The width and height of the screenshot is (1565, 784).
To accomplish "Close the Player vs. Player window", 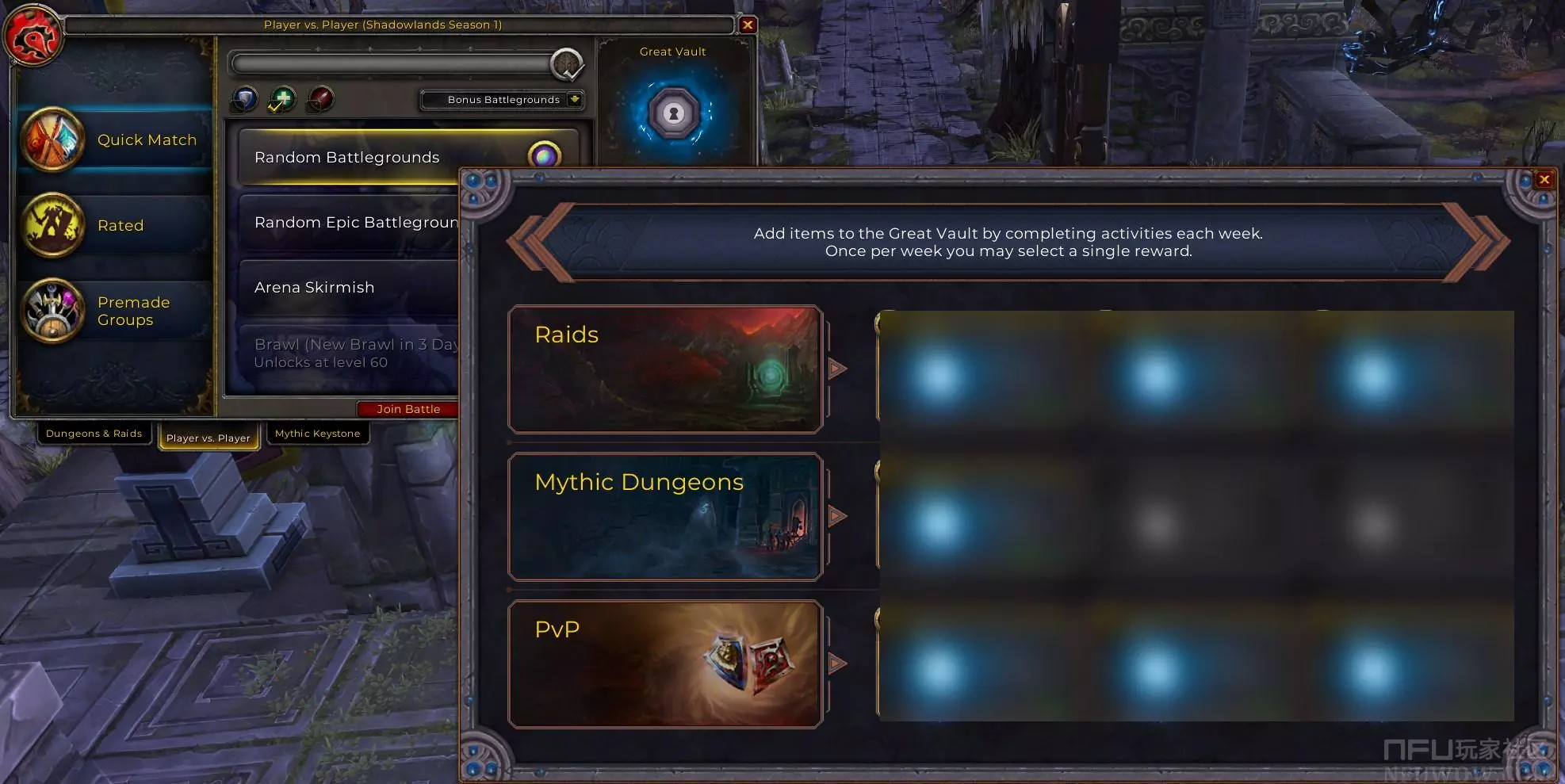I will [747, 25].
